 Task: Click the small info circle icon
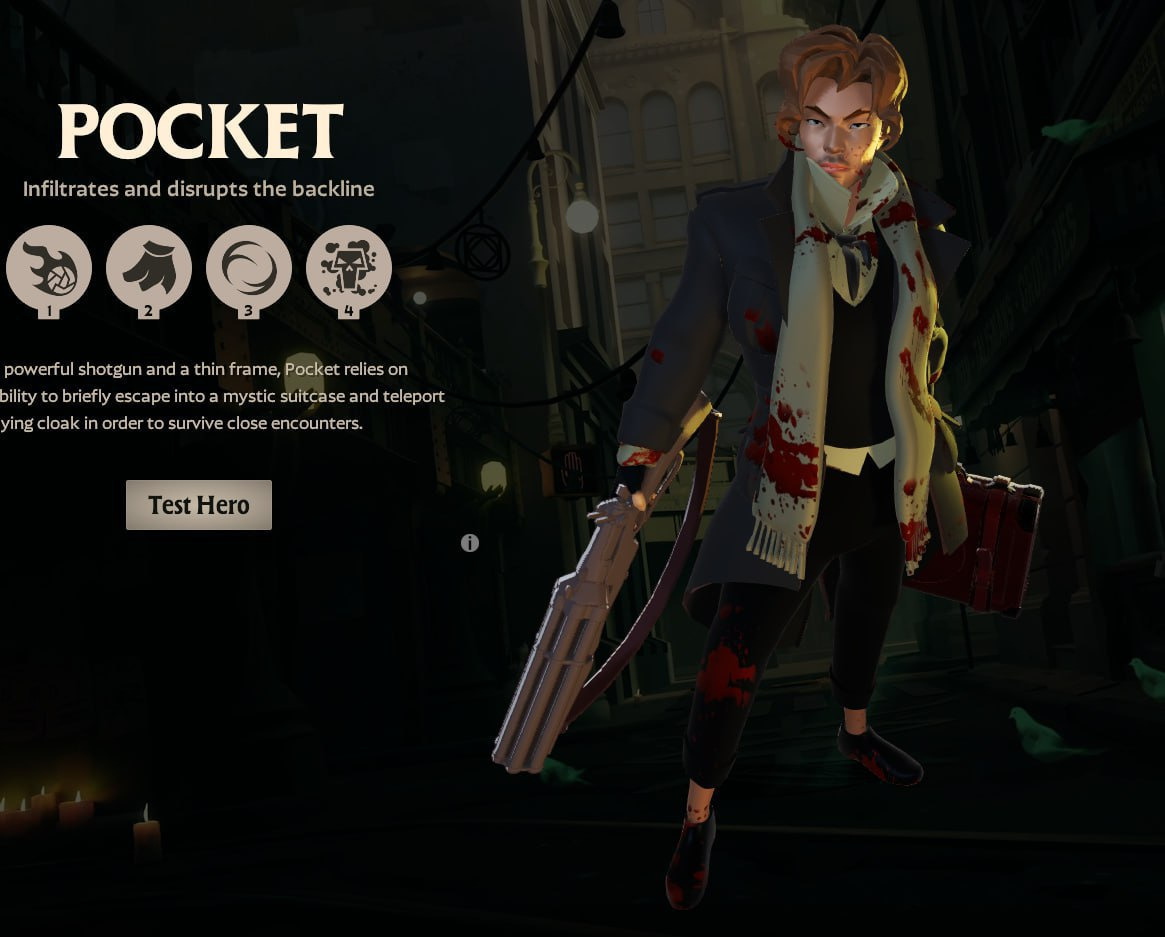click(470, 543)
